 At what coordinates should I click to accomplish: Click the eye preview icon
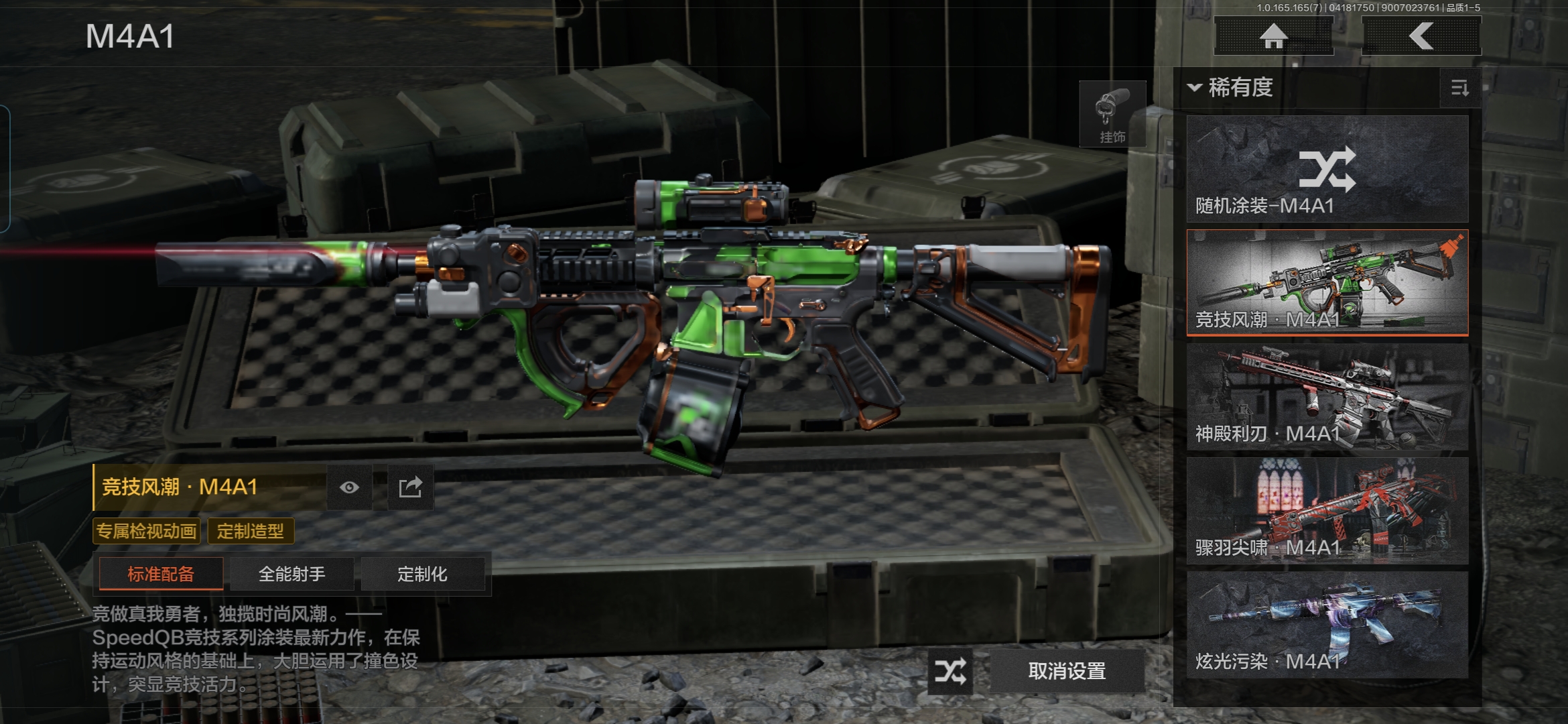(349, 487)
